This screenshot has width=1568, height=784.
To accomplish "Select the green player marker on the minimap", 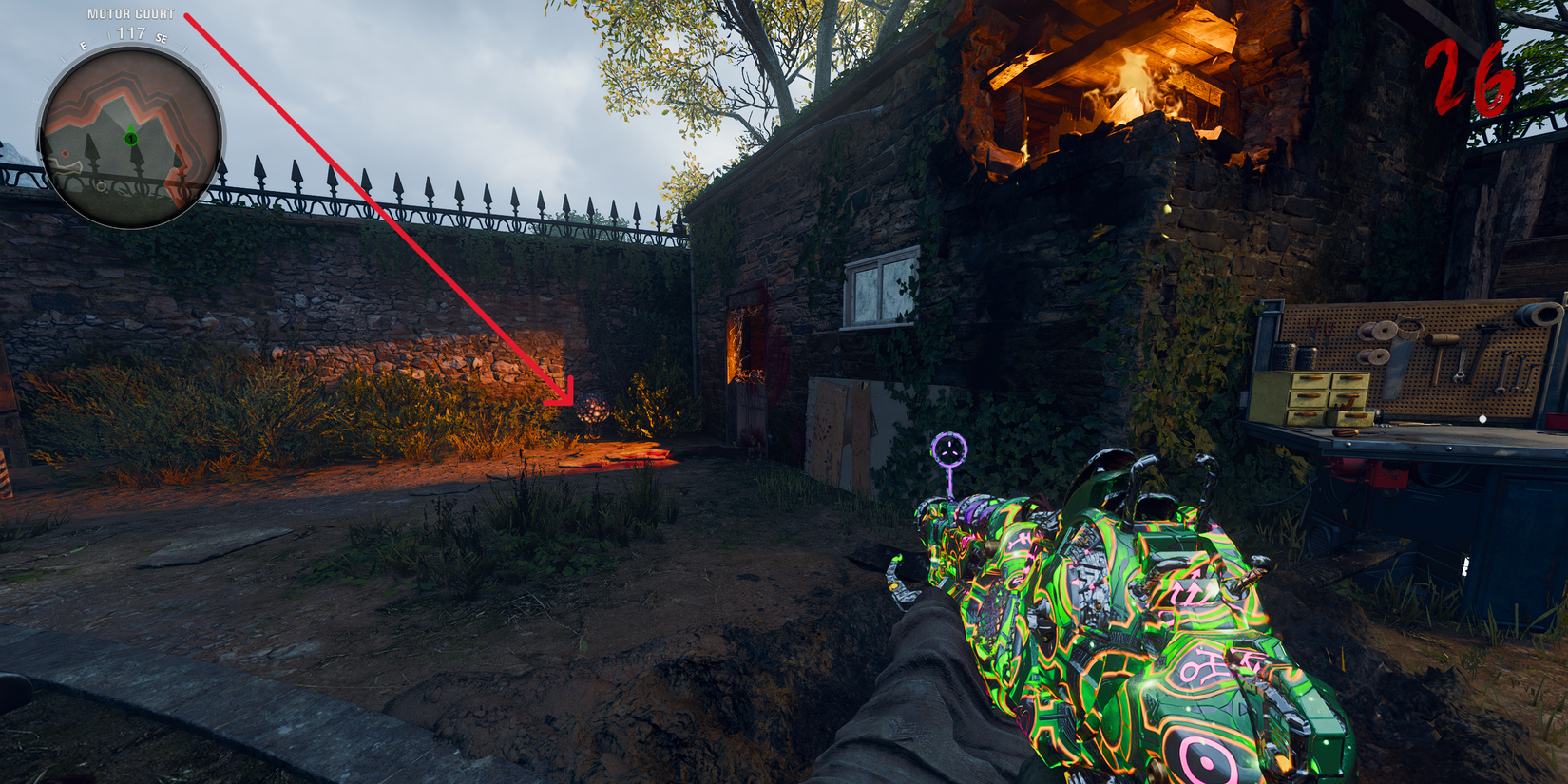I will [x=130, y=138].
